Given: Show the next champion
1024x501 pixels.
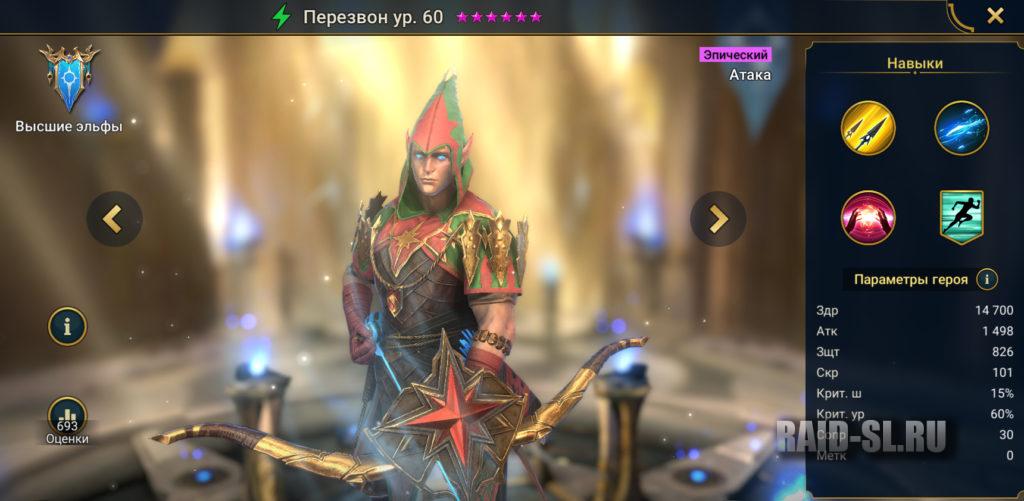Looking at the screenshot, I should (718, 217).
